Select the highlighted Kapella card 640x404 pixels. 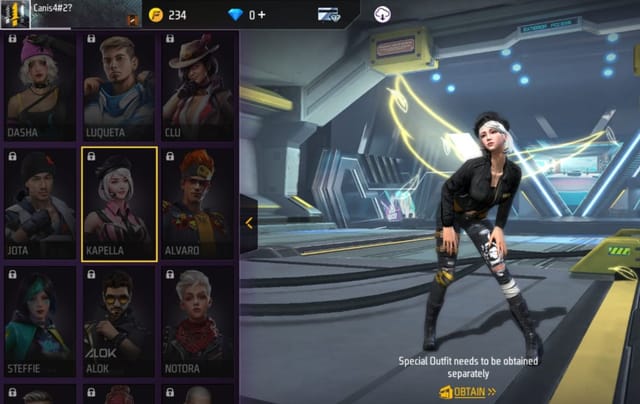(118, 204)
